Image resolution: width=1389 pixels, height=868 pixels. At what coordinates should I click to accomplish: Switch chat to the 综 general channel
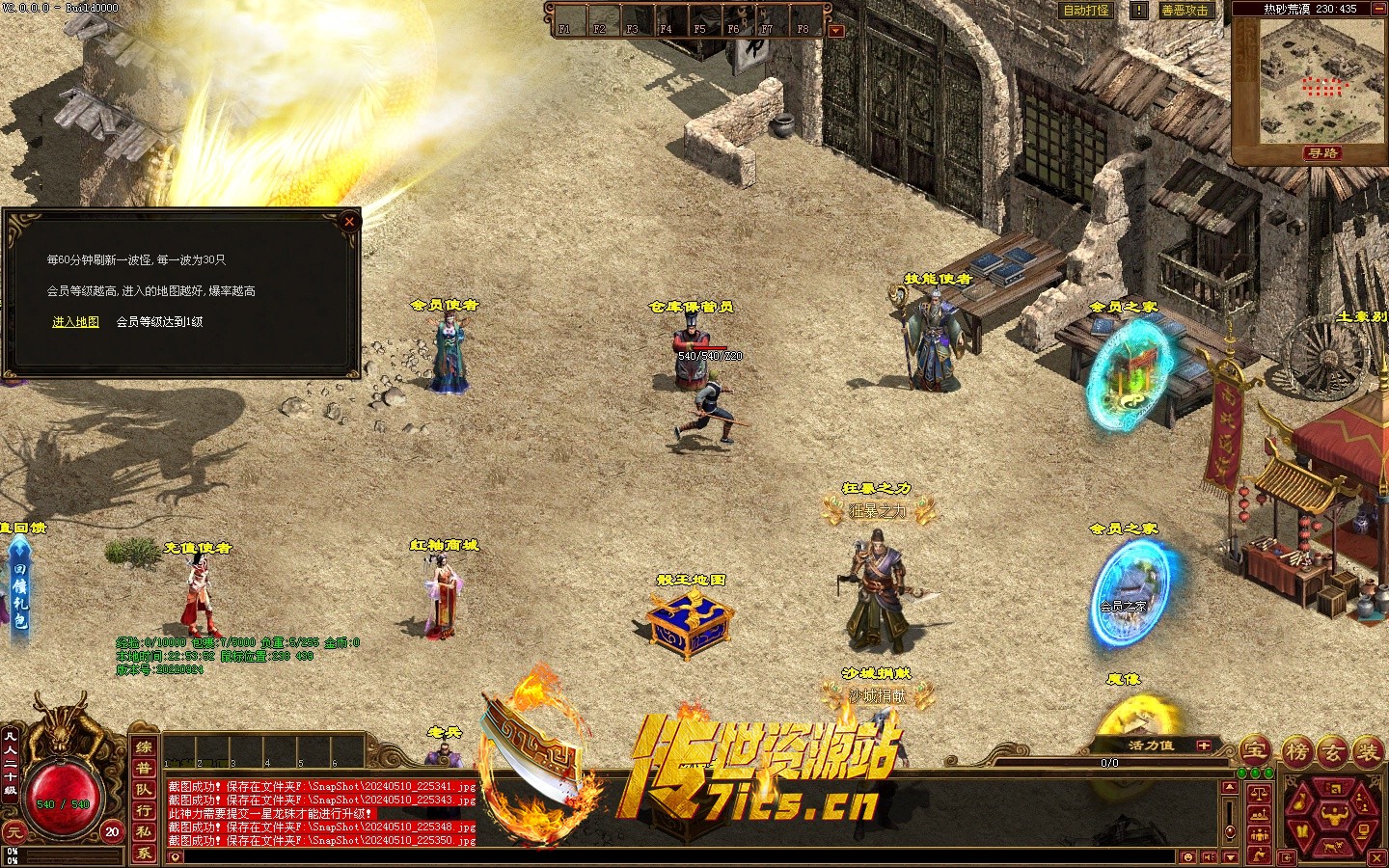click(x=144, y=747)
